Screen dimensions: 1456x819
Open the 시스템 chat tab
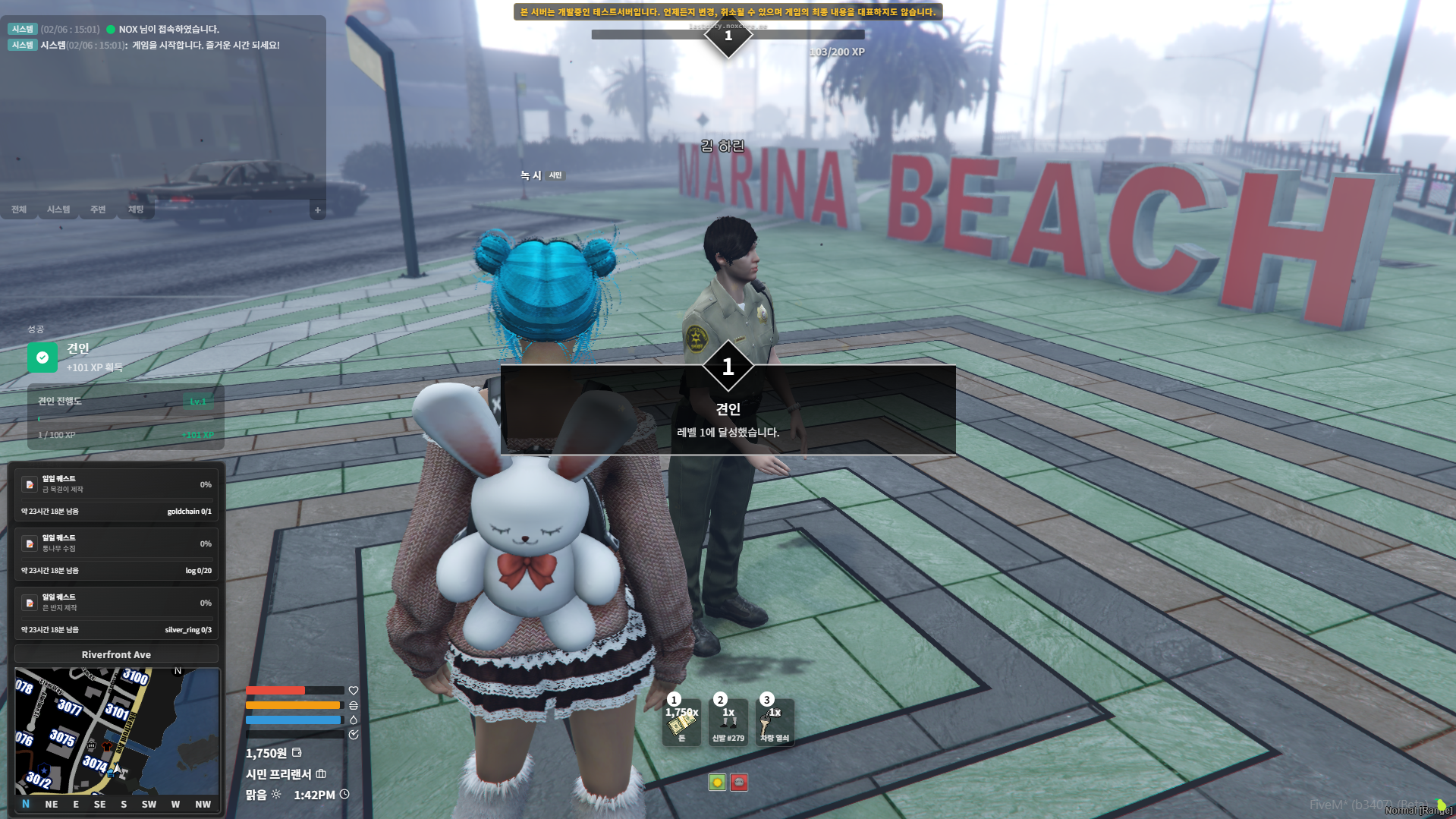coord(58,209)
